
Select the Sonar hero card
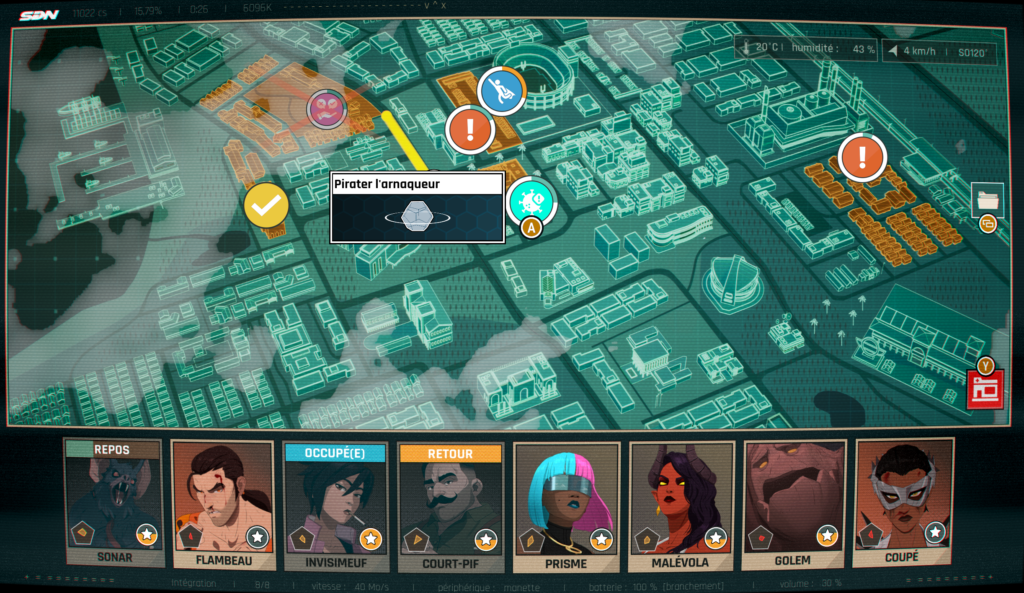(113, 504)
